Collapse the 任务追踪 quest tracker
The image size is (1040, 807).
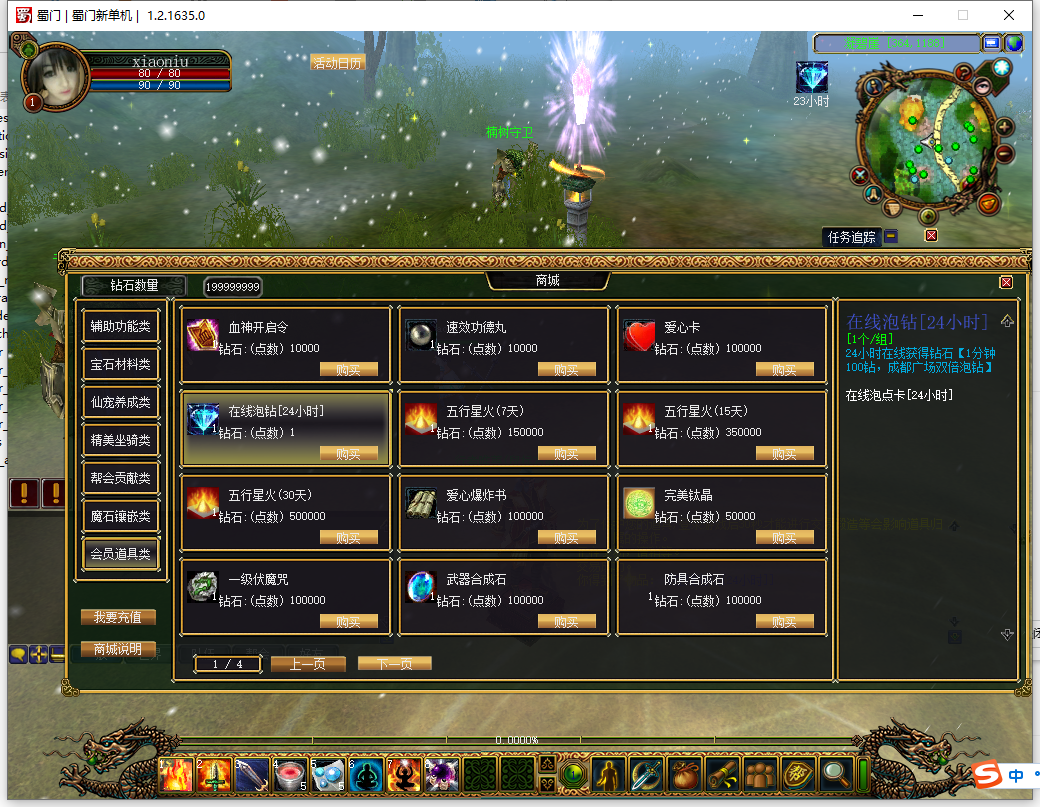click(890, 237)
